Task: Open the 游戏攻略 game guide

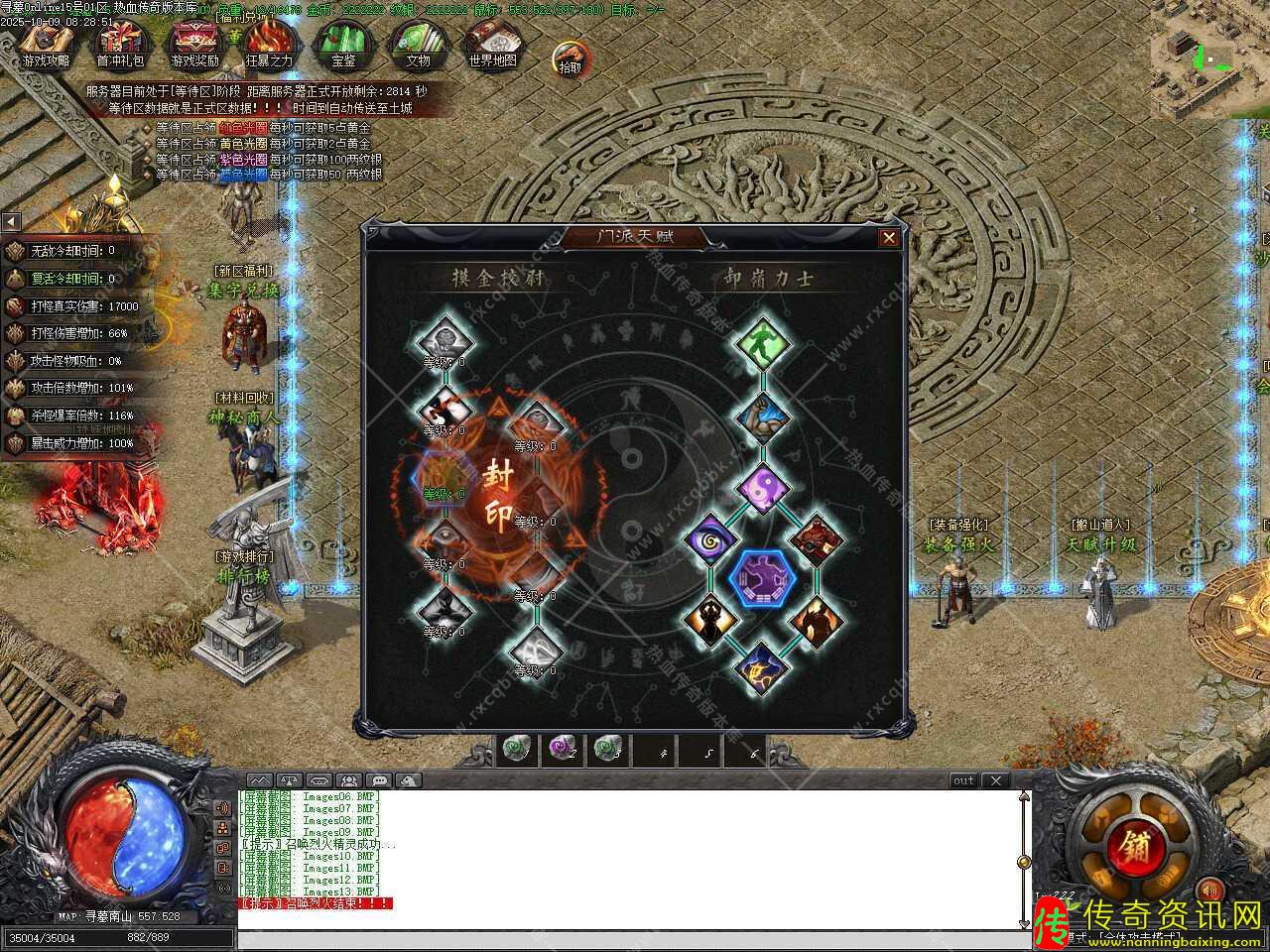Action: [x=46, y=42]
